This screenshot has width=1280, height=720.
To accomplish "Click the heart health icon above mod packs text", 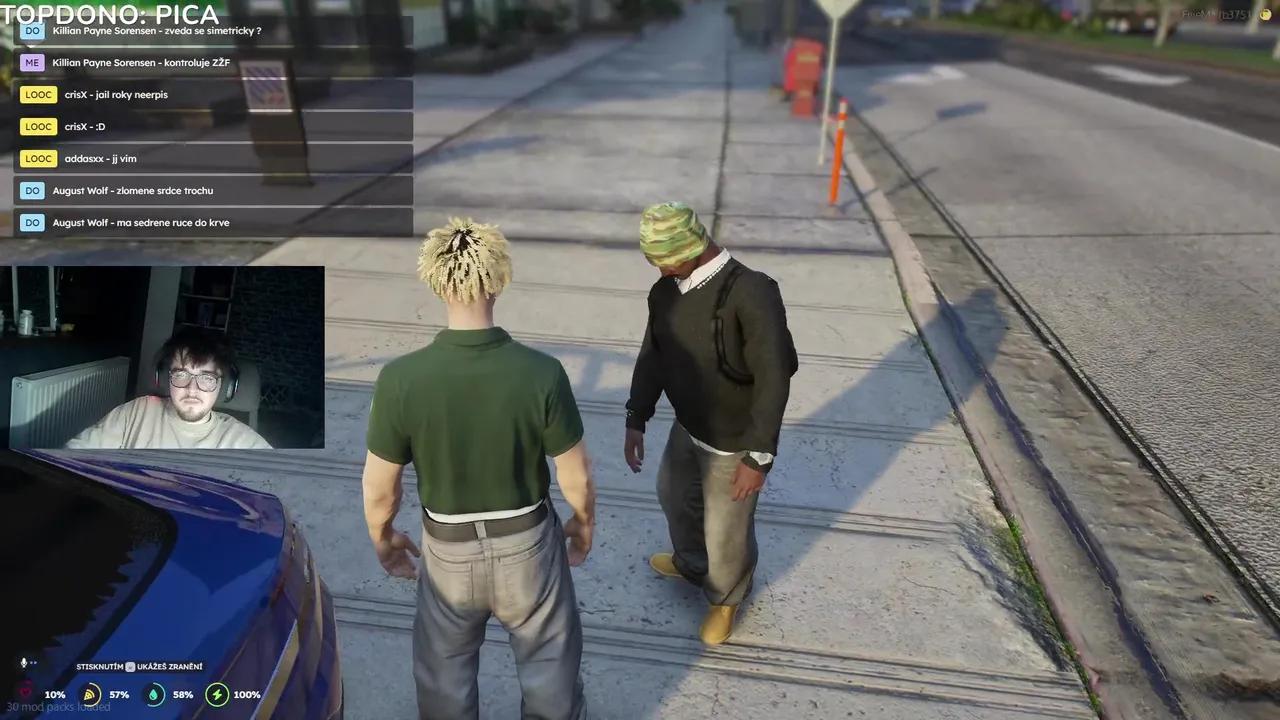I will coord(25,690).
